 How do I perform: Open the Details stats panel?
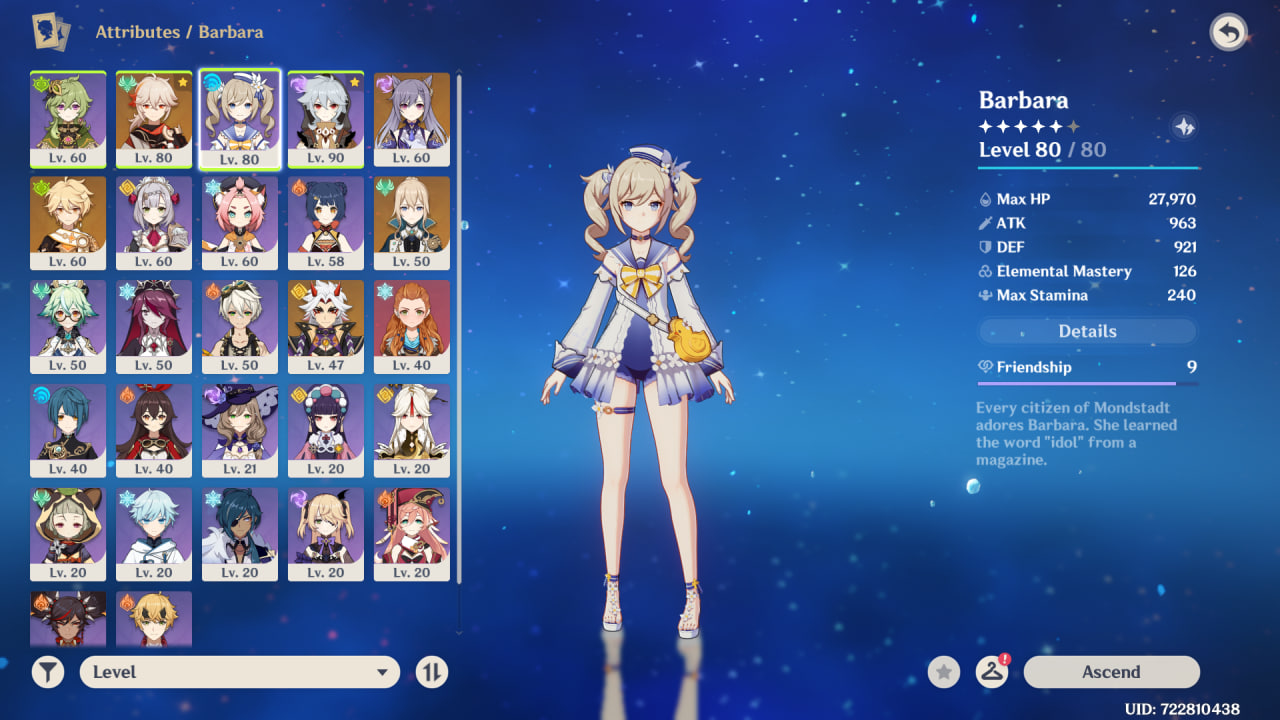pos(1087,331)
